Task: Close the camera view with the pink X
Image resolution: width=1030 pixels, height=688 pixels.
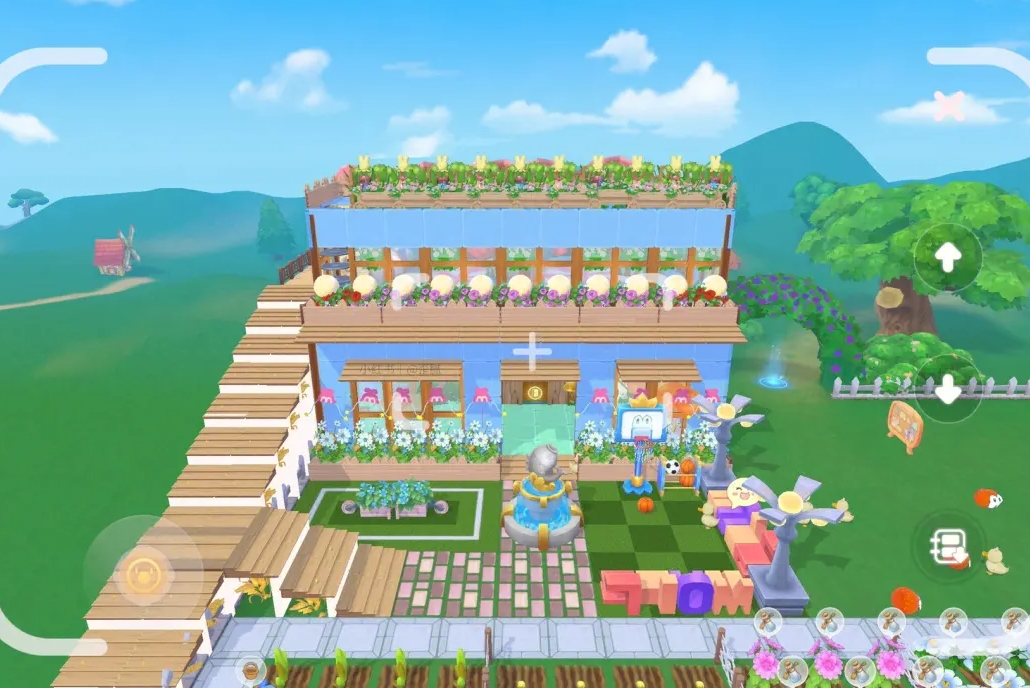Action: (x=948, y=106)
